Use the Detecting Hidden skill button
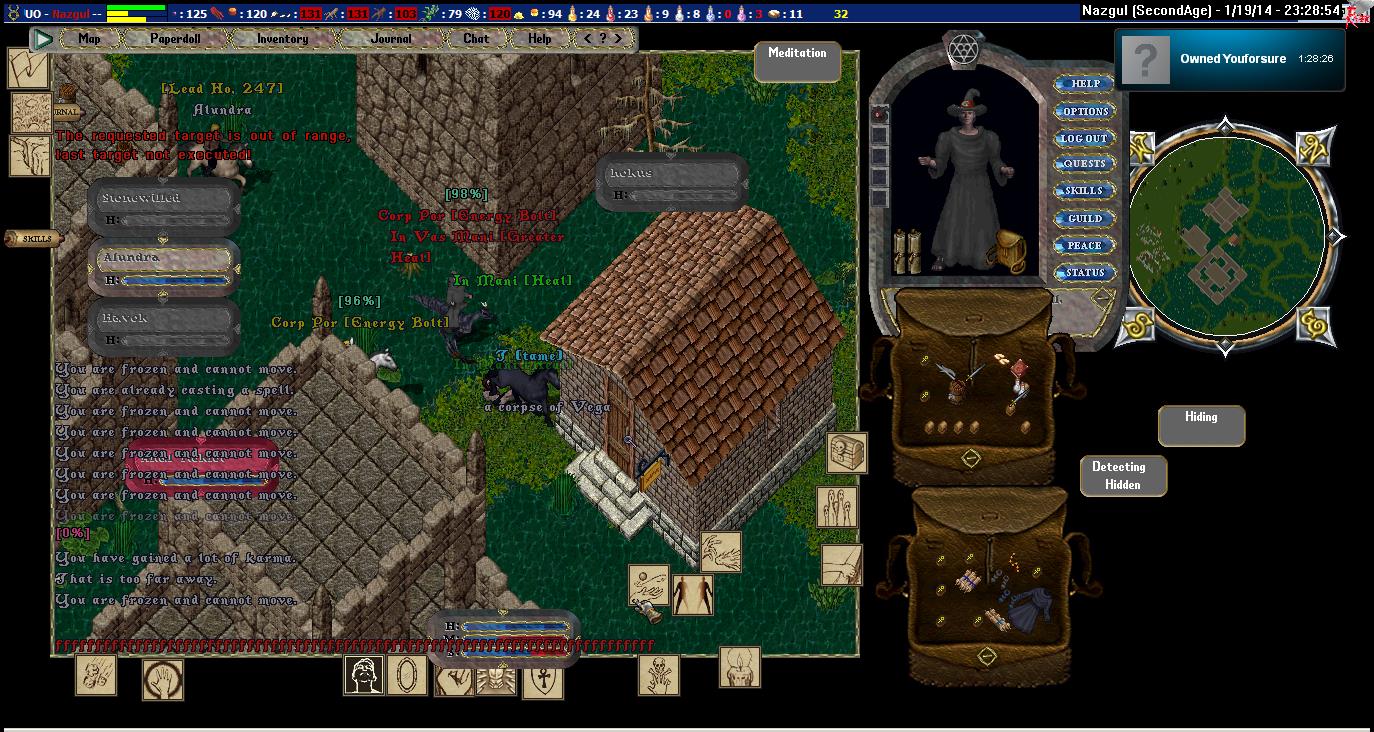Screen dimensions: 1374x732 1123,476
